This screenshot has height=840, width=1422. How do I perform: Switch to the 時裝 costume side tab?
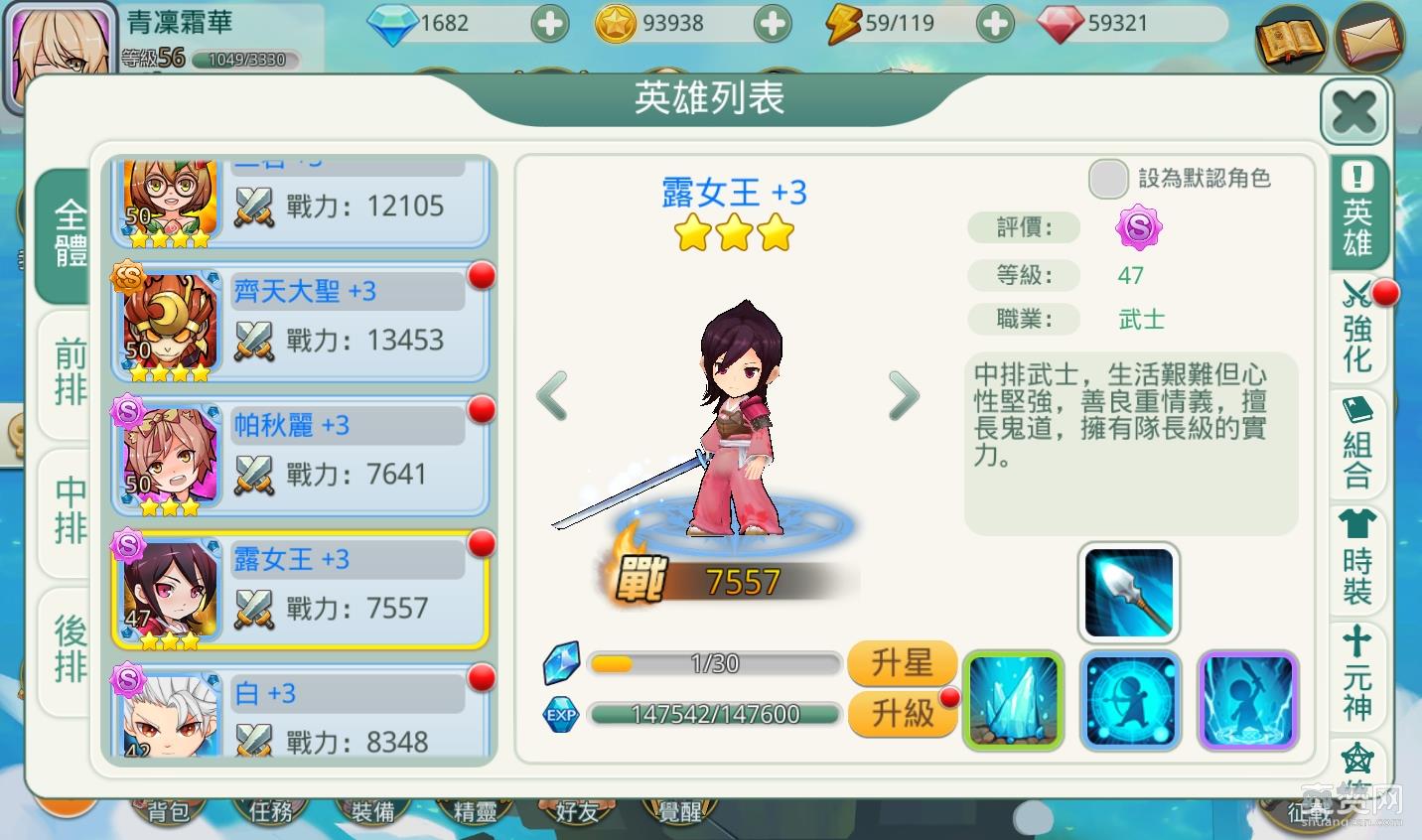pos(1357,559)
